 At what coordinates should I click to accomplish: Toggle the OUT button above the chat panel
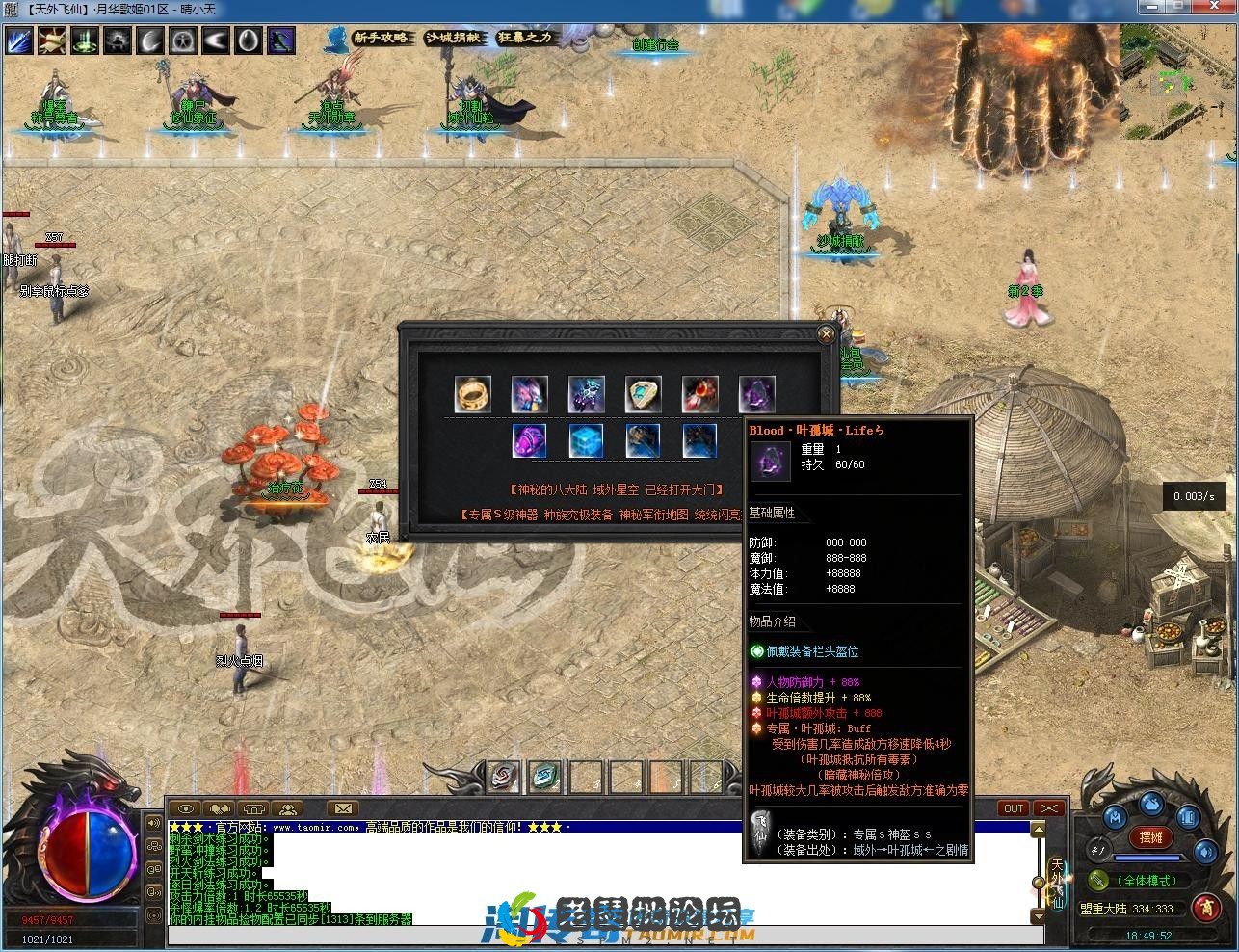(x=1013, y=808)
